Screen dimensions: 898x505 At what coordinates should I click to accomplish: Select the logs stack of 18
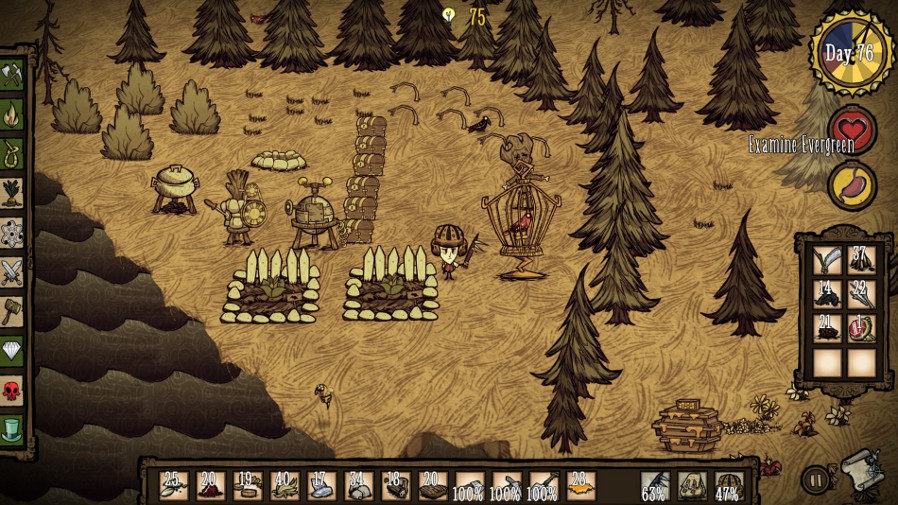[x=395, y=486]
